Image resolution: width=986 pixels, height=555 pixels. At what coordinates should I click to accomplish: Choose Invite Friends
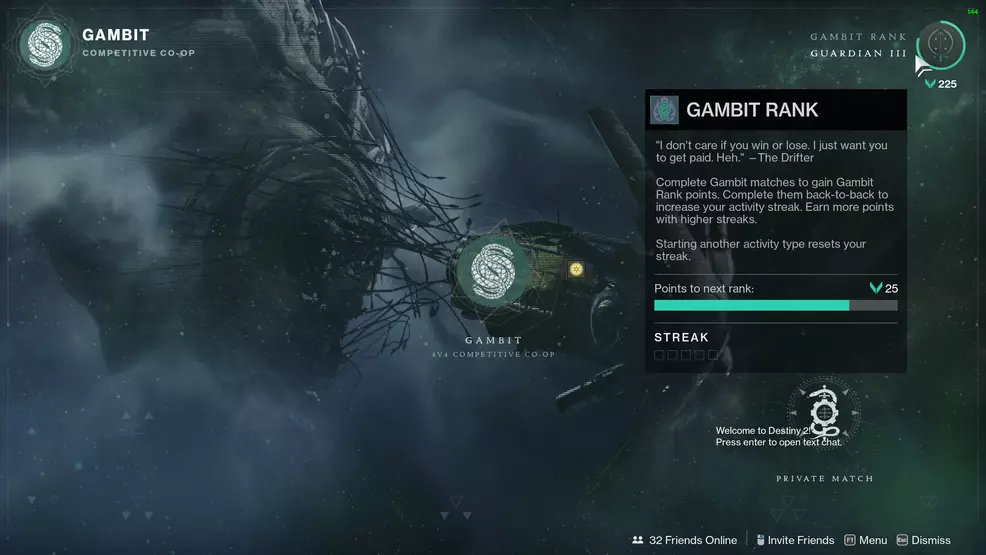[795, 540]
